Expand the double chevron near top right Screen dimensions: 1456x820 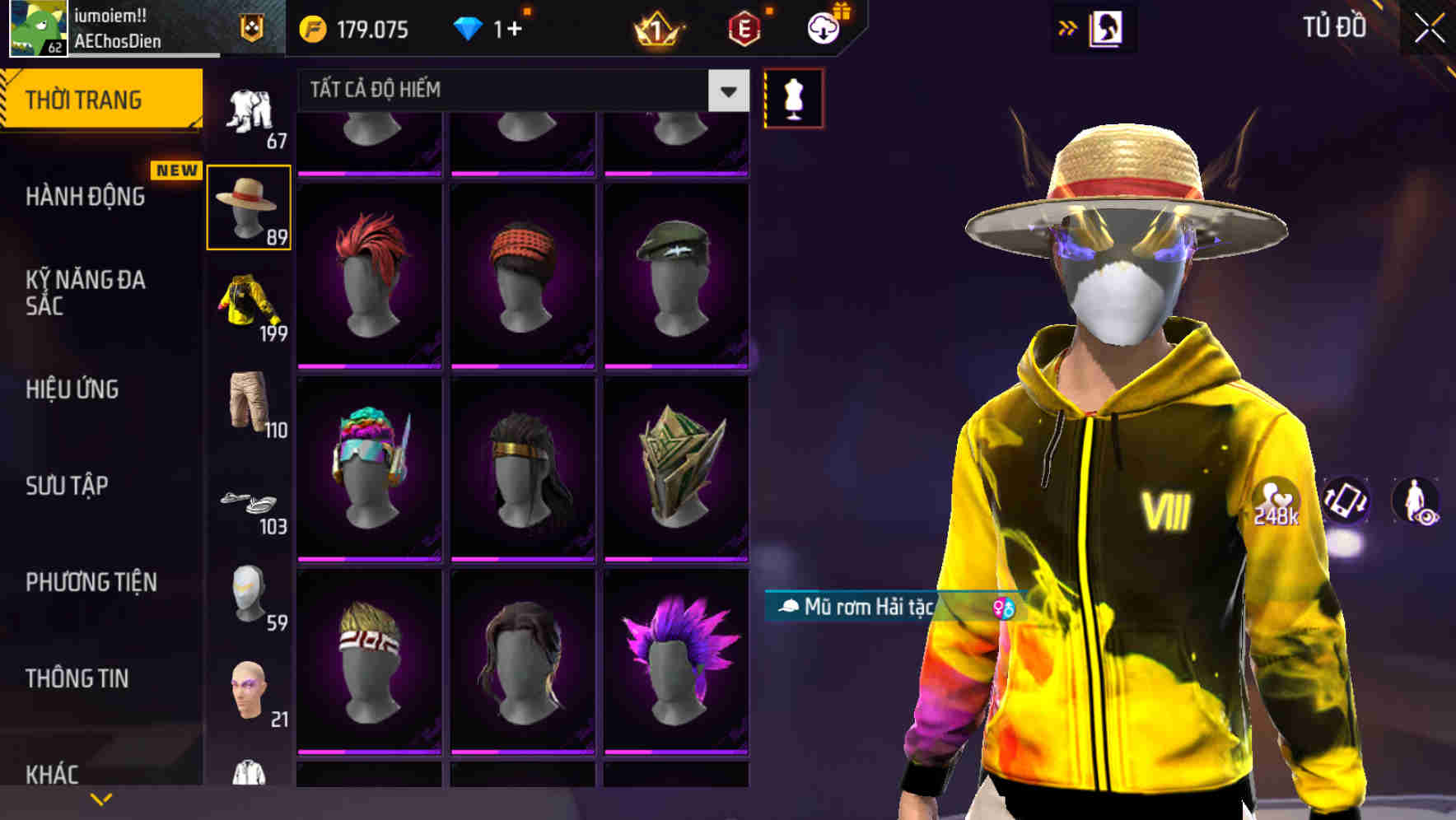click(1066, 26)
